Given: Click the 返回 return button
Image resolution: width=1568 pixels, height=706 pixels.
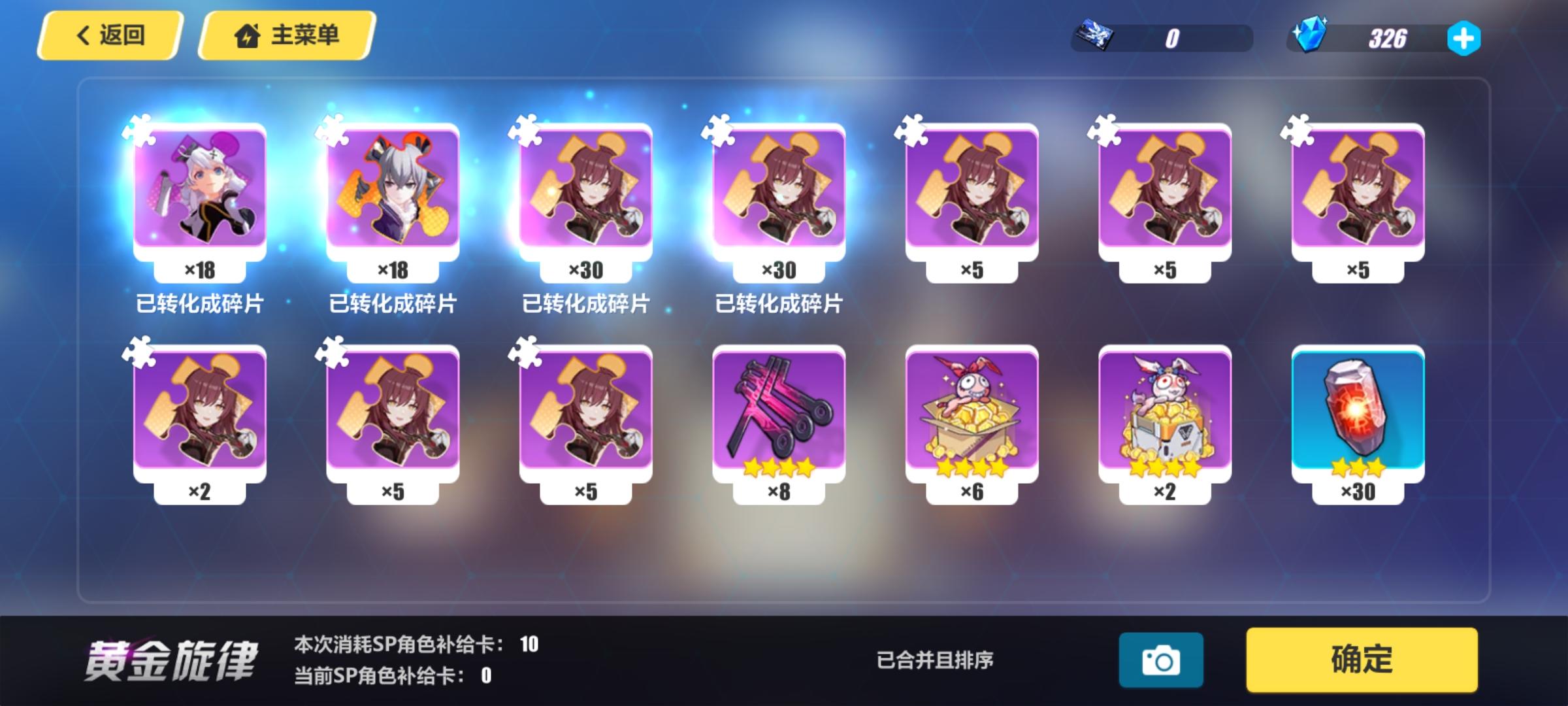Looking at the screenshot, I should pos(111,36).
